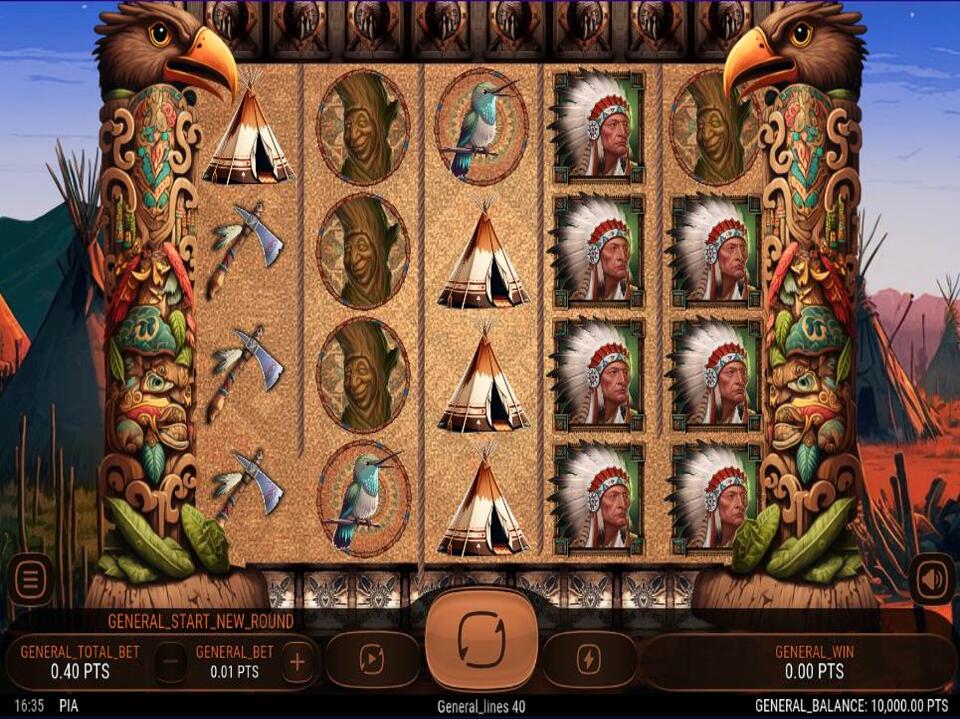Image resolution: width=960 pixels, height=719 pixels.
Task: Activate the autoplay button
Action: (372, 659)
